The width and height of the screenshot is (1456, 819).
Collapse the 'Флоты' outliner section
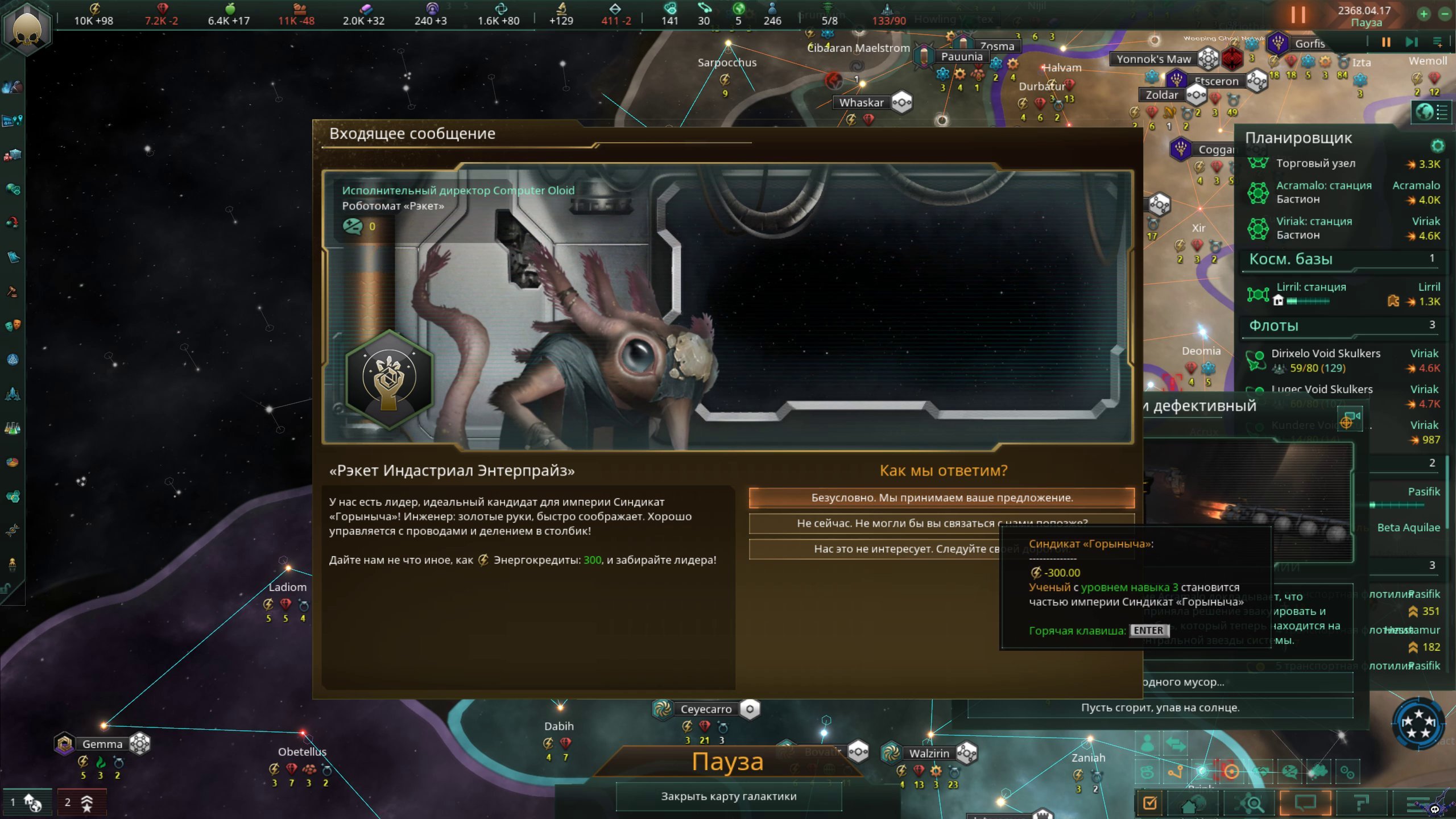coord(1274,326)
